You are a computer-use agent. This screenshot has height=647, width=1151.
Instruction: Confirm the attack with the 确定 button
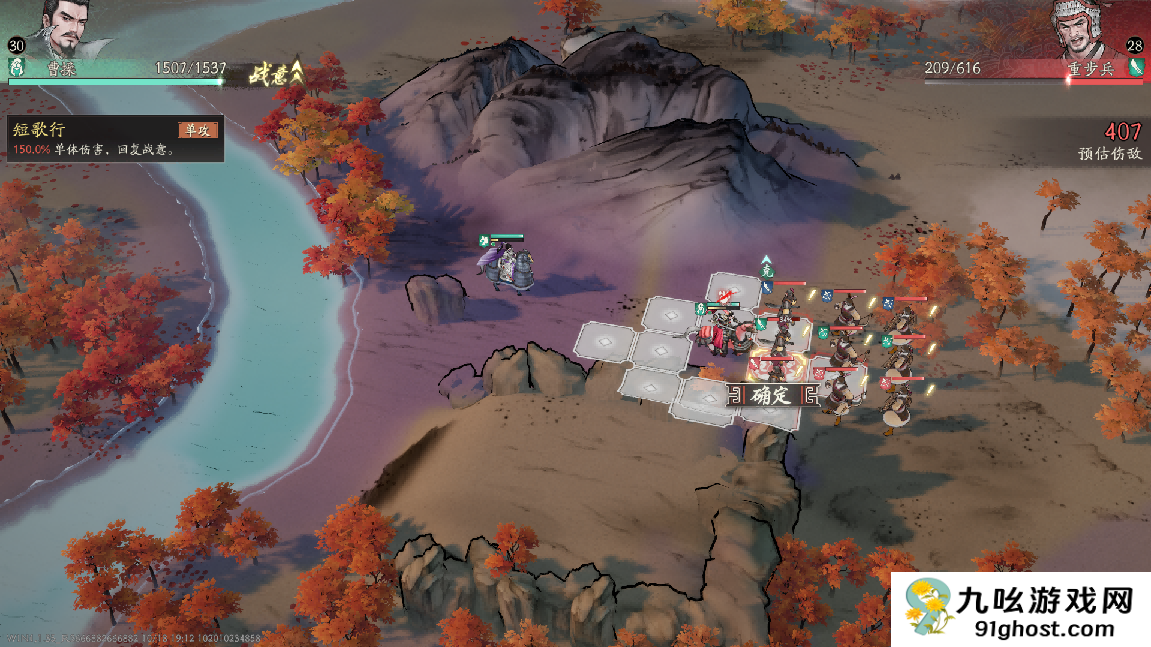pos(771,395)
